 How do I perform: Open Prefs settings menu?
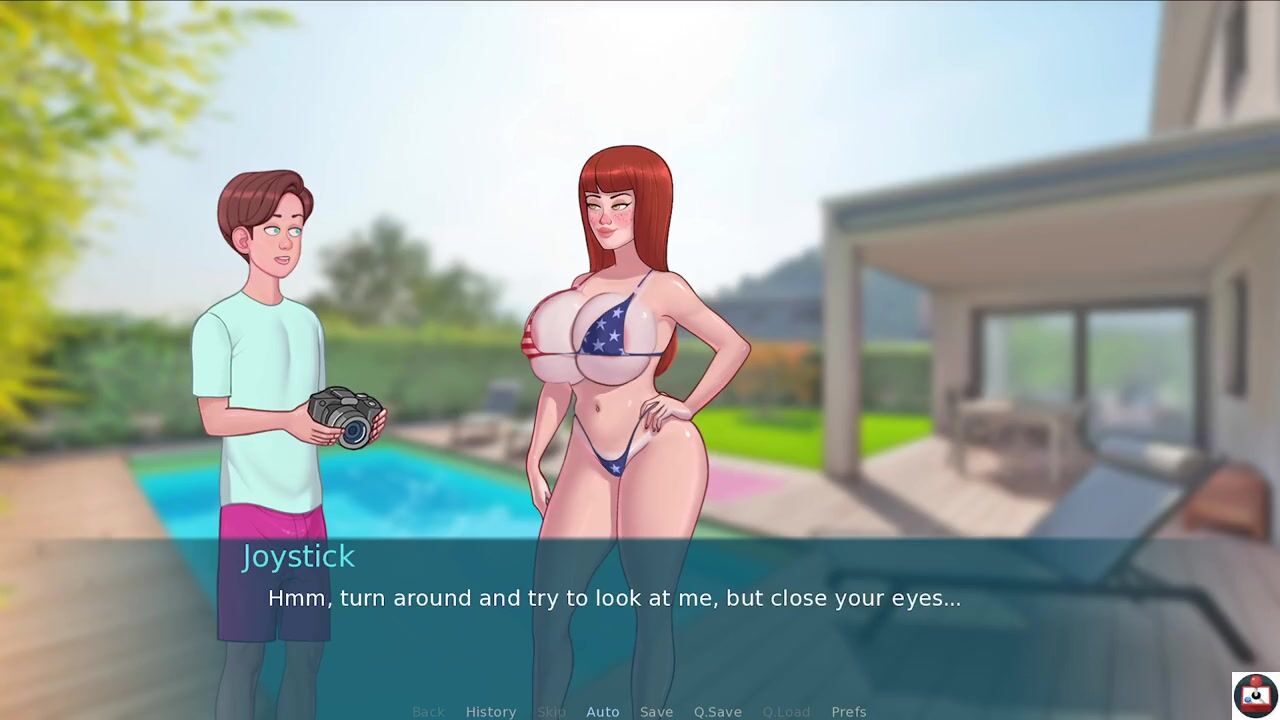point(848,711)
